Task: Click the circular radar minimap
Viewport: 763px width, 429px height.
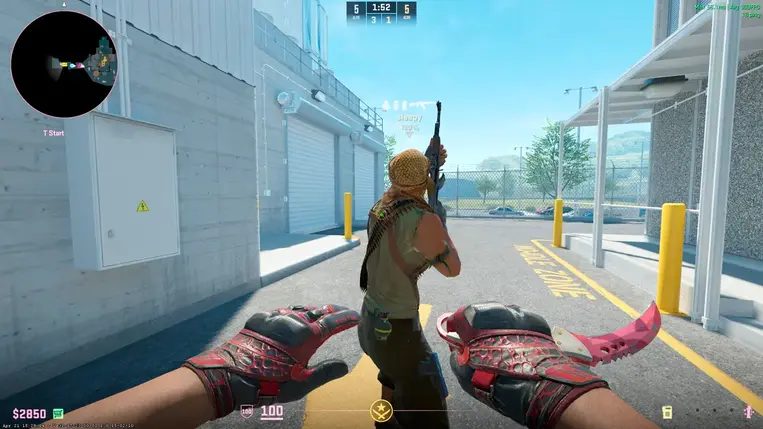Action: (64, 64)
